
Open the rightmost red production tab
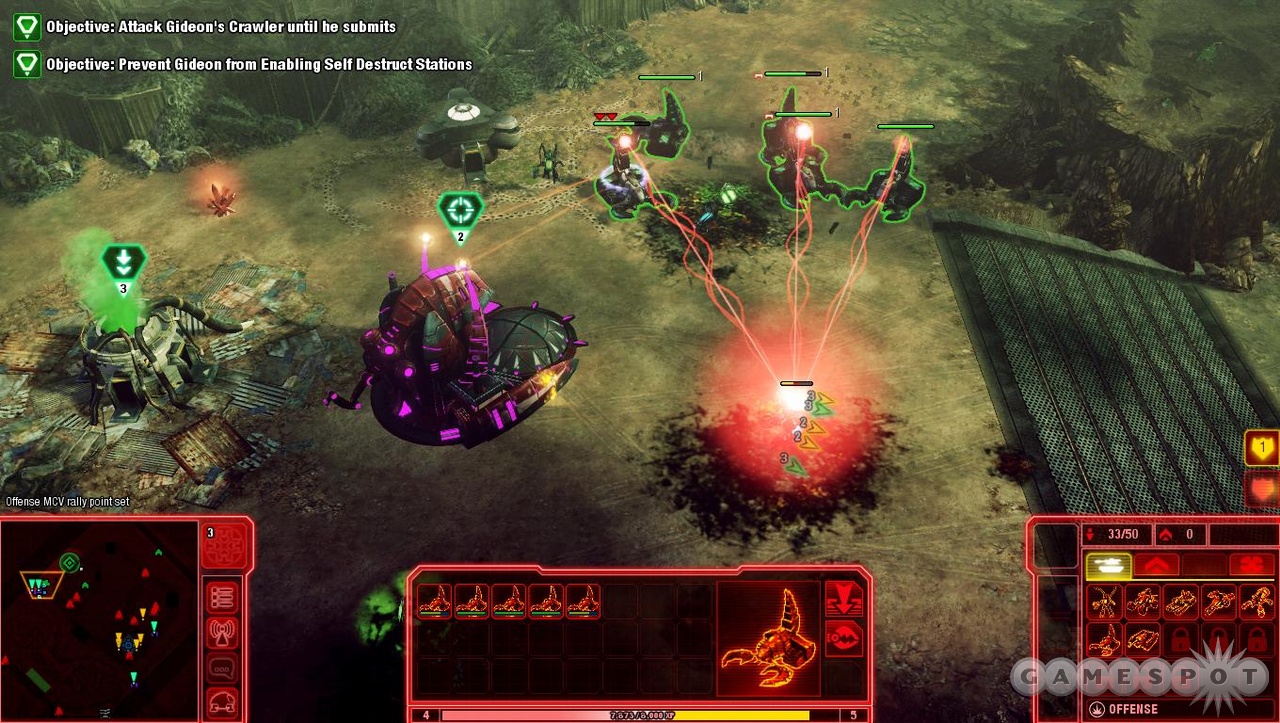(1251, 566)
